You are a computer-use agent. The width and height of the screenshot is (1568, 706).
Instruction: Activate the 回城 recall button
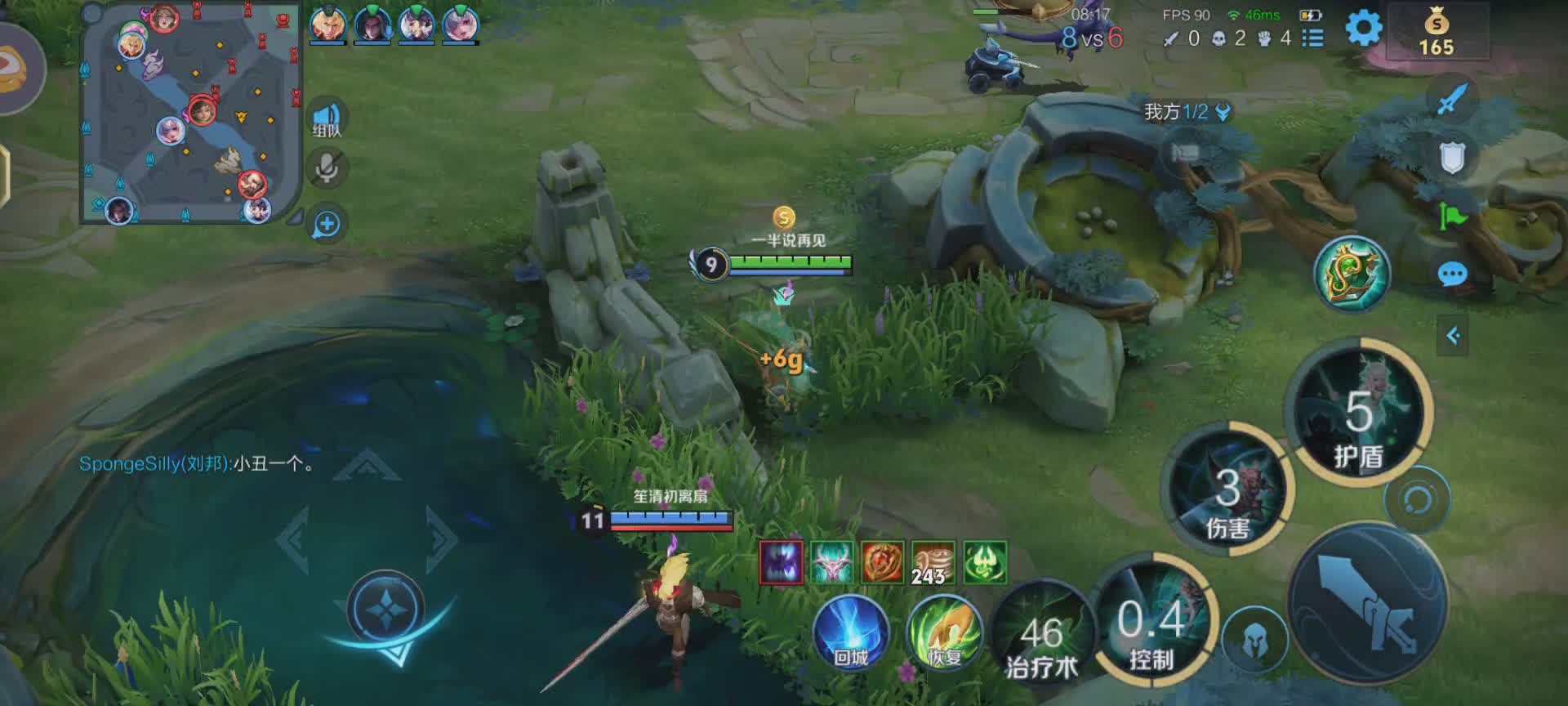[x=850, y=632]
